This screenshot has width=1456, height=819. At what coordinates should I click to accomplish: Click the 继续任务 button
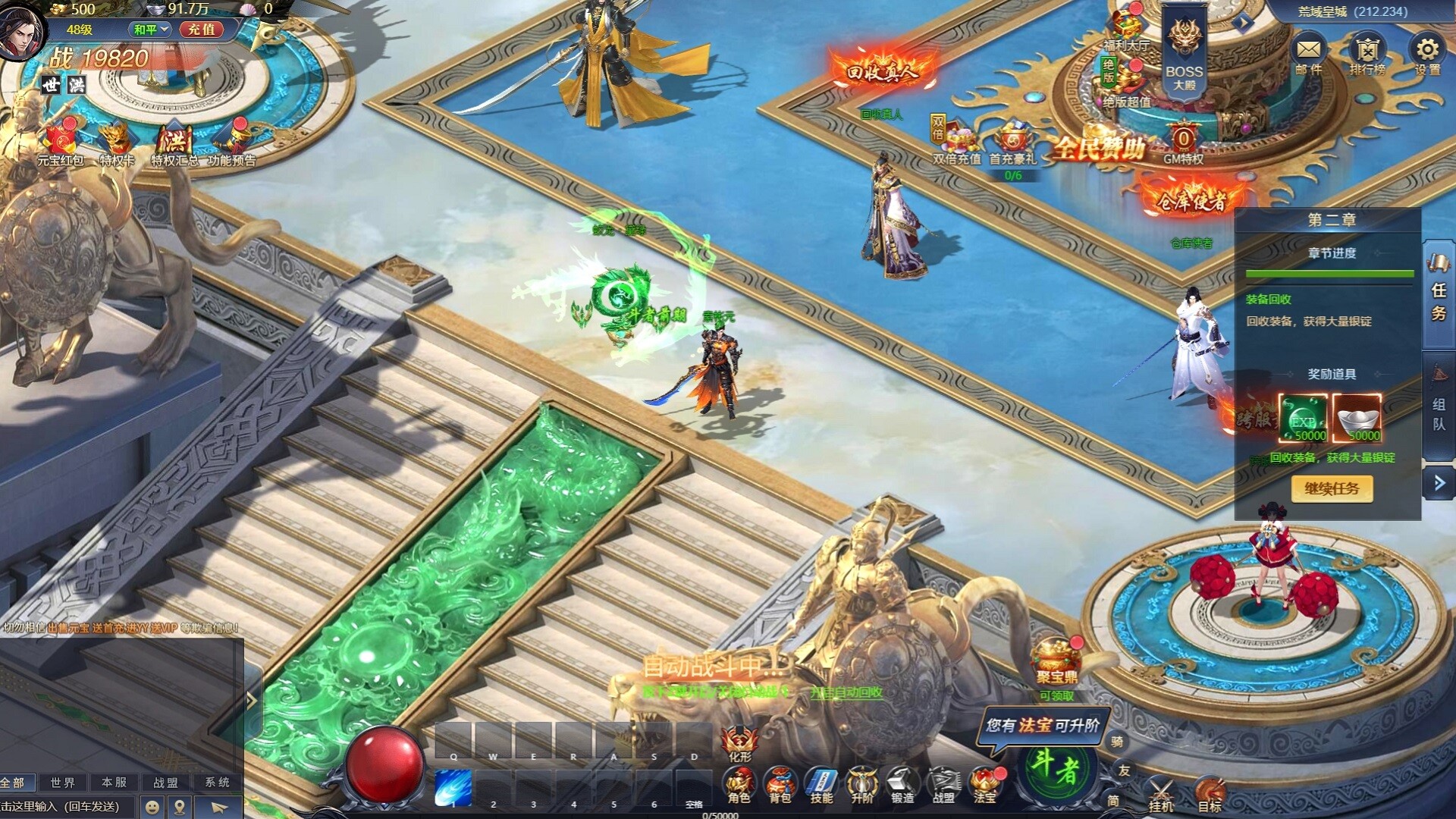(x=1332, y=491)
